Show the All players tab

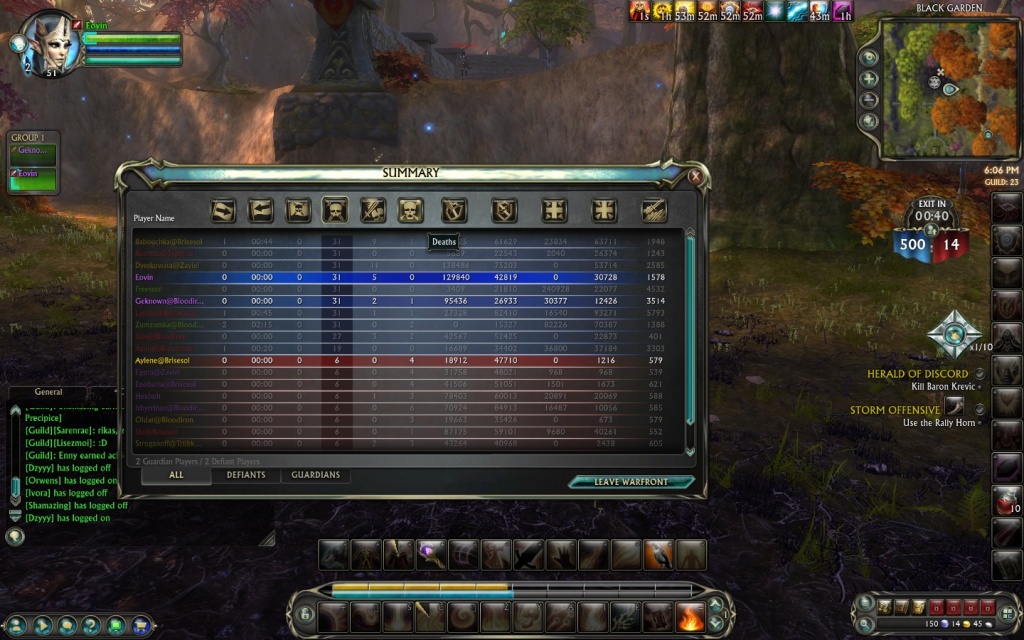[176, 475]
